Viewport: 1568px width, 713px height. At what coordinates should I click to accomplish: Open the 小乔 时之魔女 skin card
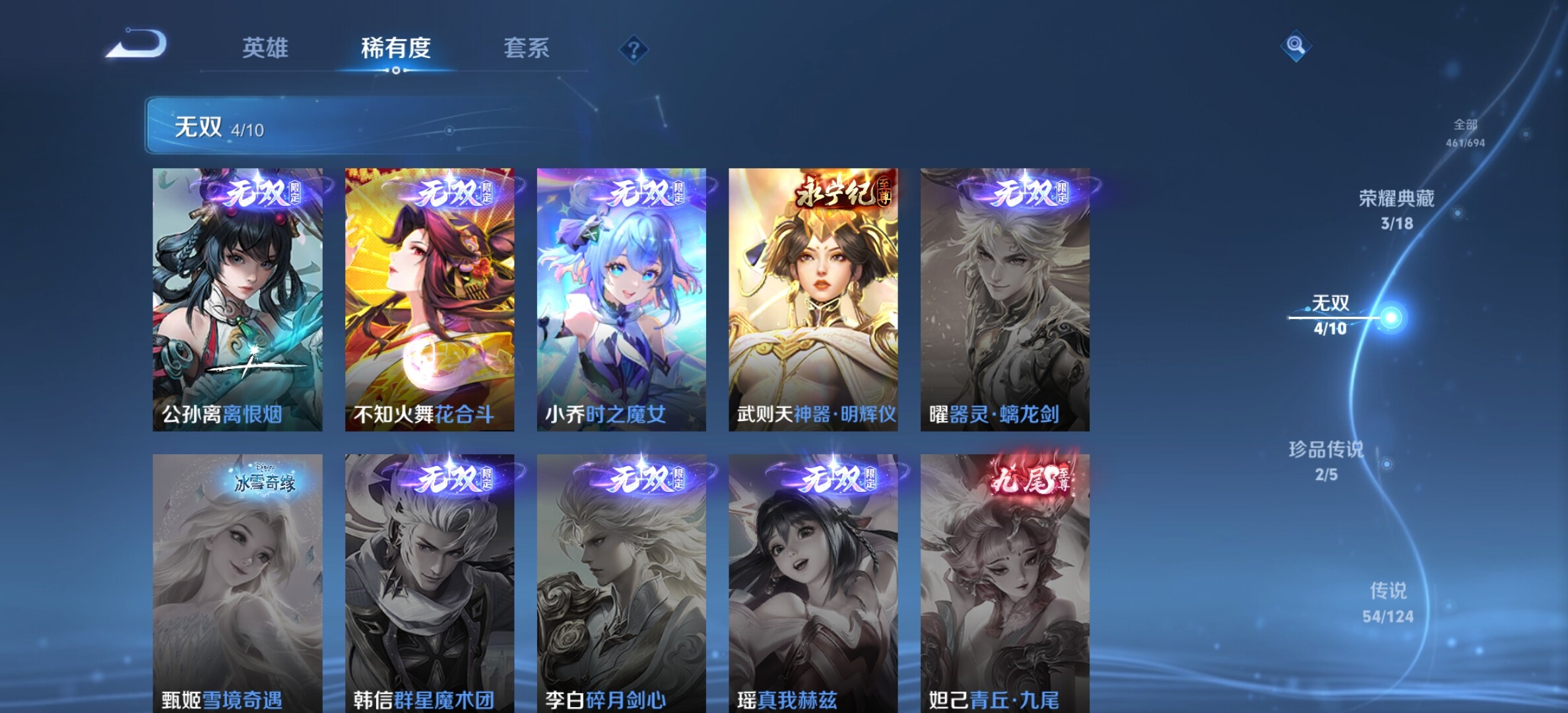(621, 299)
